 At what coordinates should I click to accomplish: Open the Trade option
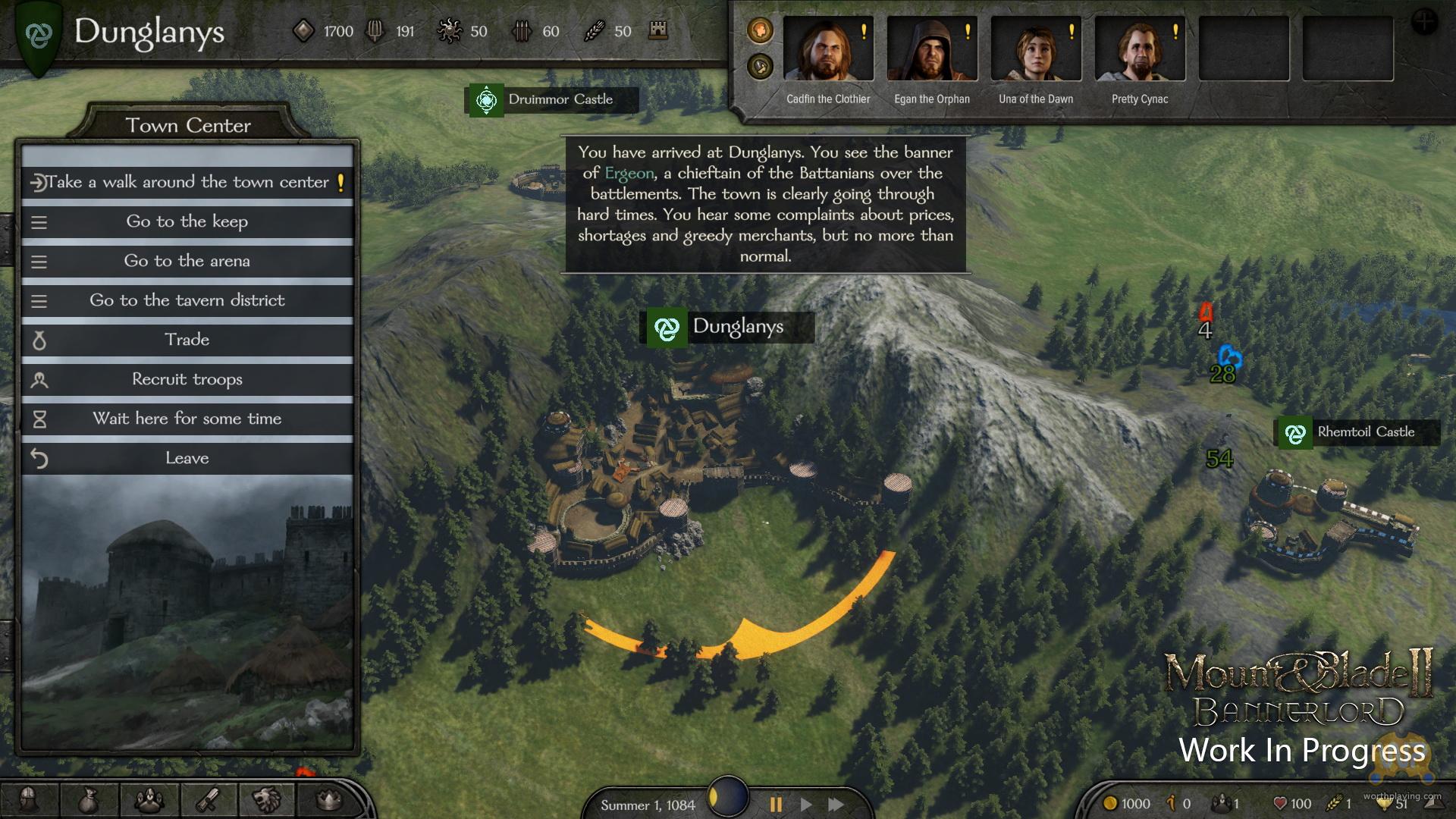tap(187, 340)
